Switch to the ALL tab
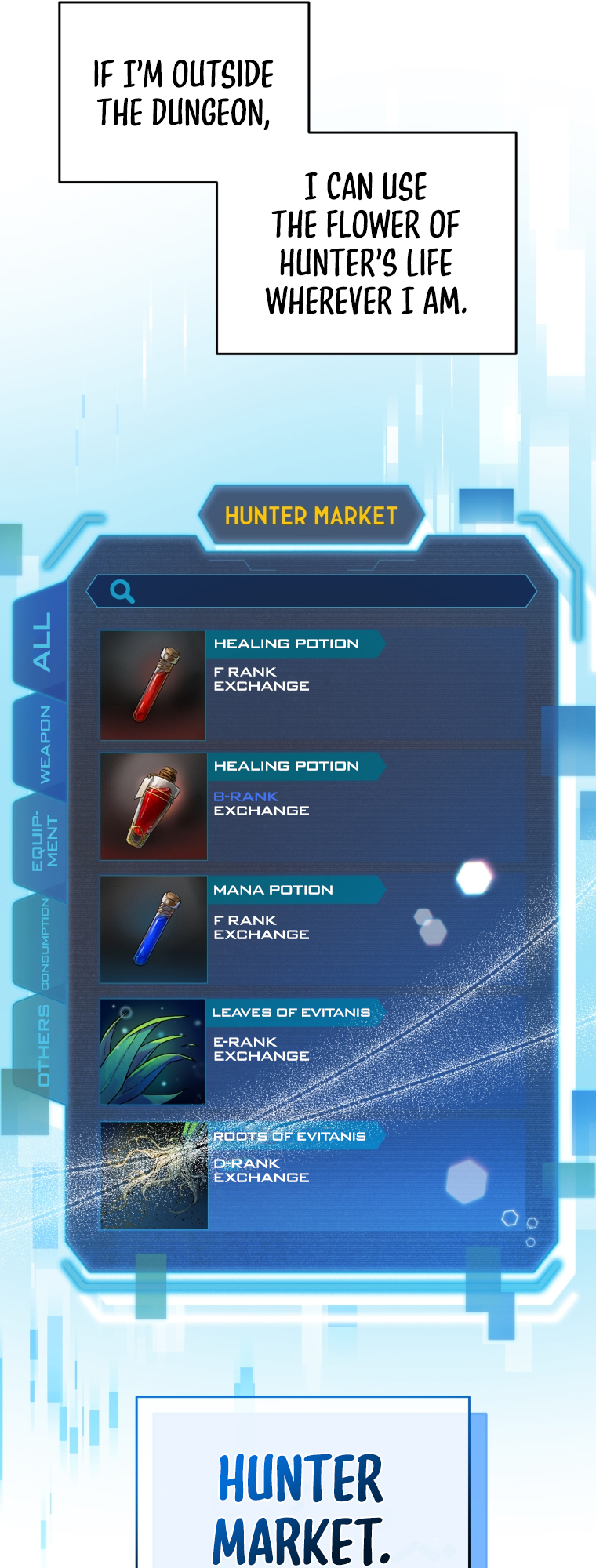The height and width of the screenshot is (1568, 596). click(x=42, y=642)
